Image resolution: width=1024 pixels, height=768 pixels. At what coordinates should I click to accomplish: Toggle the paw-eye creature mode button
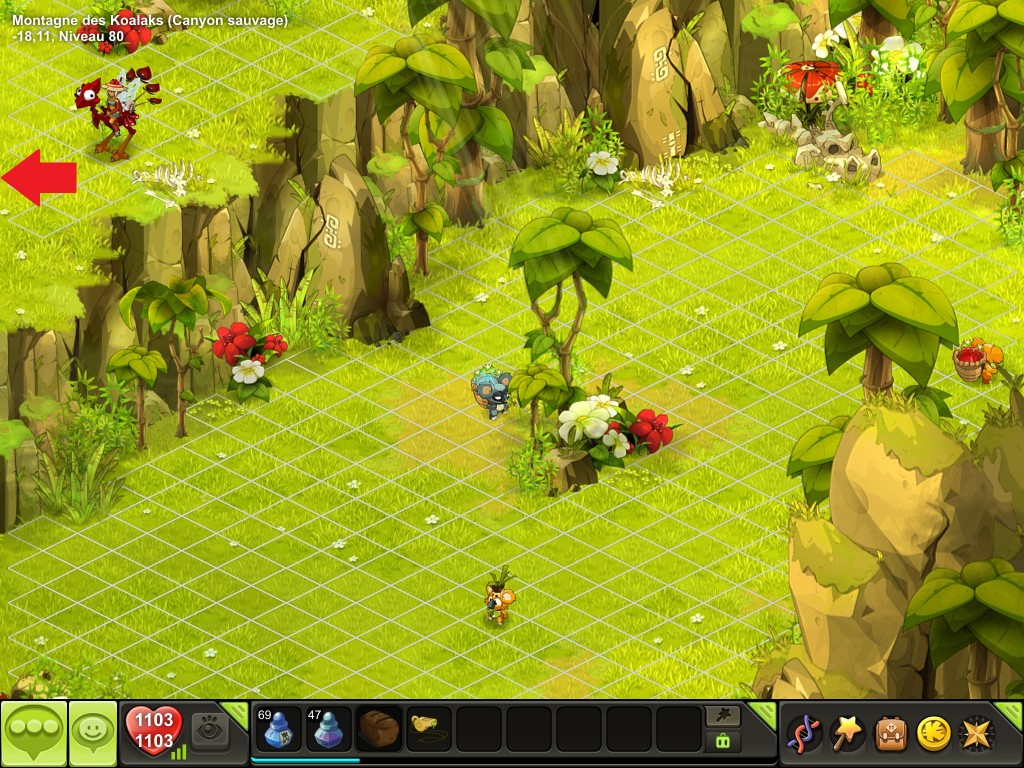(x=210, y=729)
